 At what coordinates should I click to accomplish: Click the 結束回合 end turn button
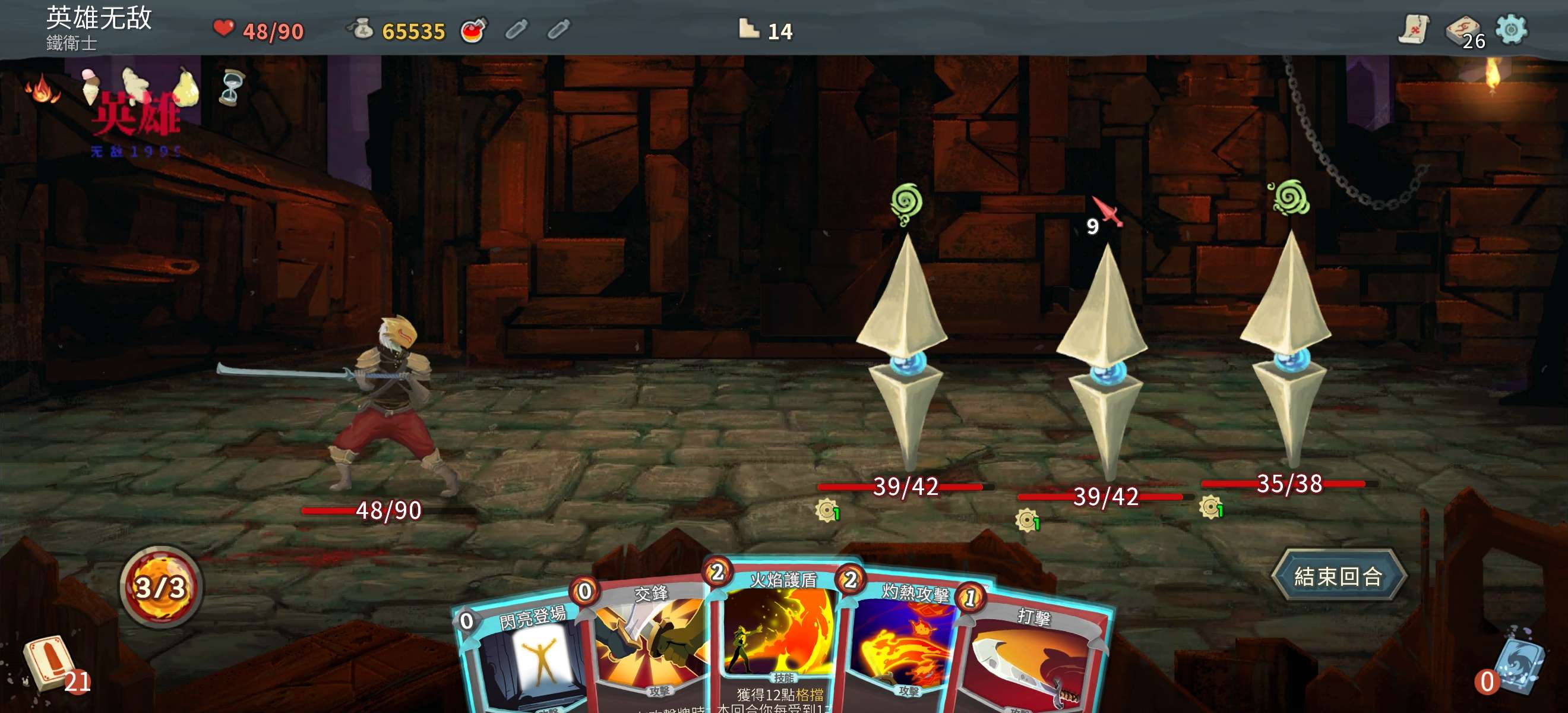(x=1338, y=575)
